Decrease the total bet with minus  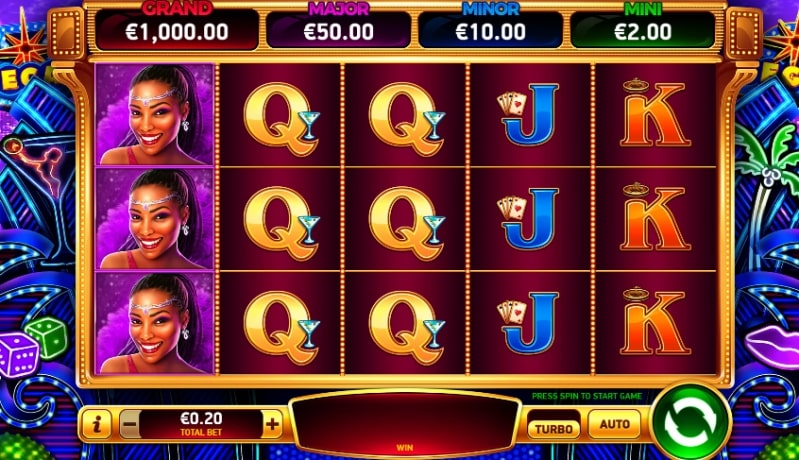[x=130, y=424]
